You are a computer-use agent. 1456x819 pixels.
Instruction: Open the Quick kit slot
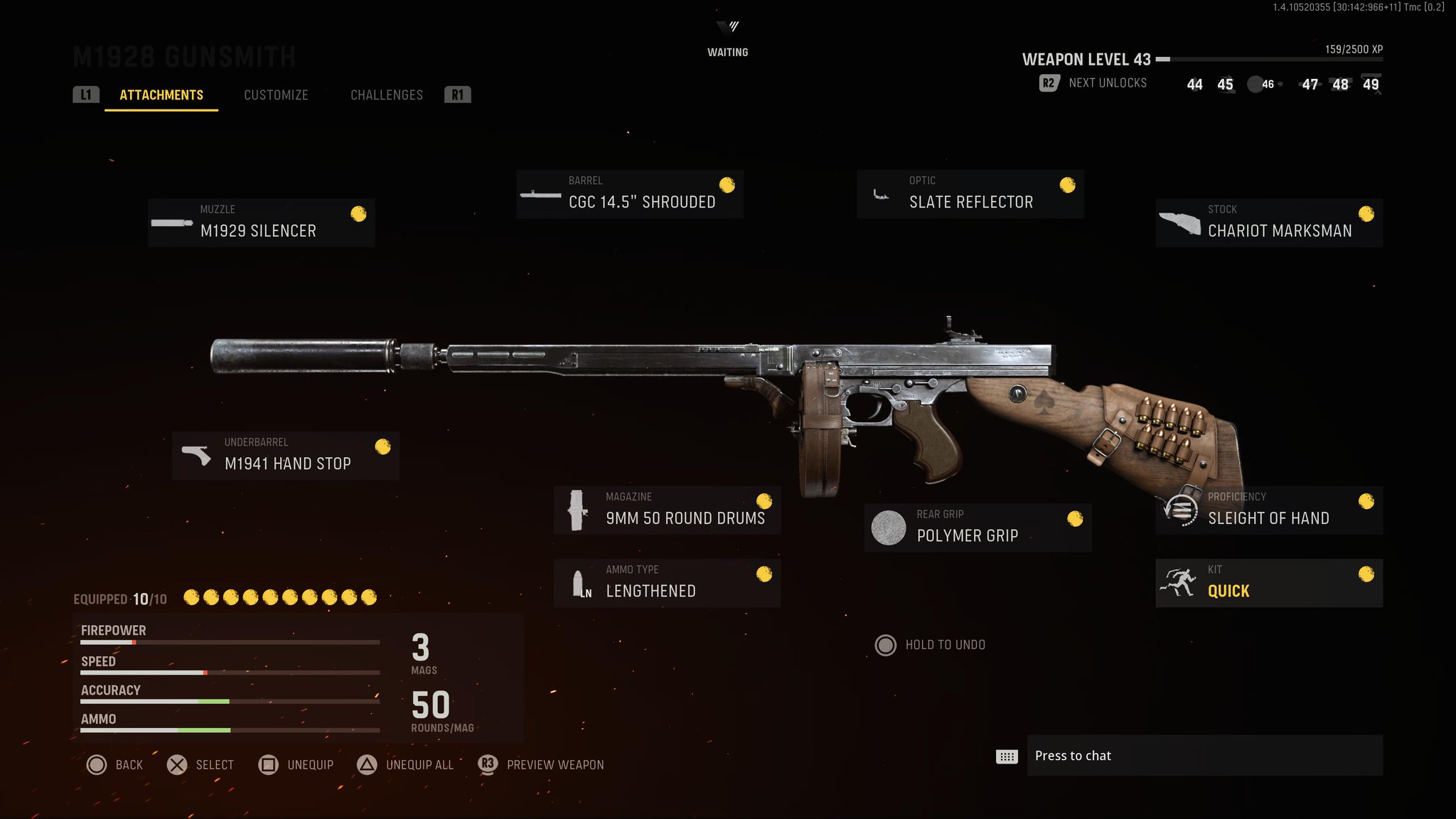[x=1268, y=583]
